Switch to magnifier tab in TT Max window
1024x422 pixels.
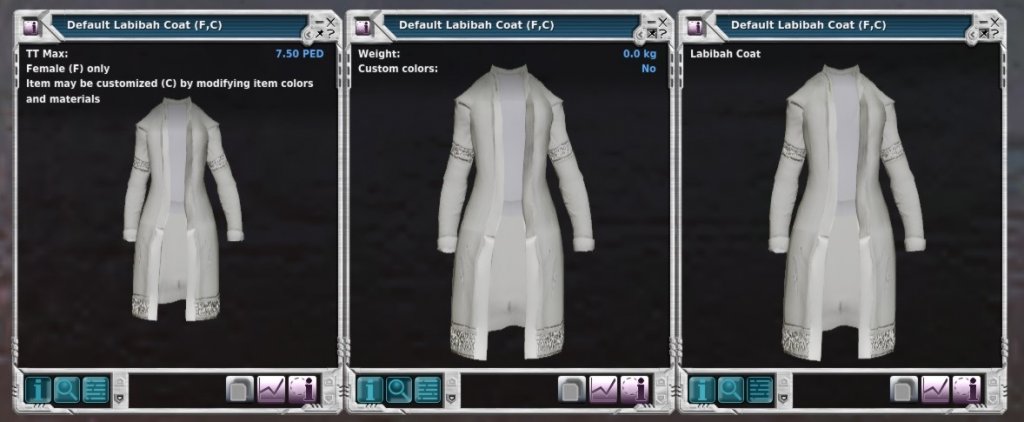point(65,388)
